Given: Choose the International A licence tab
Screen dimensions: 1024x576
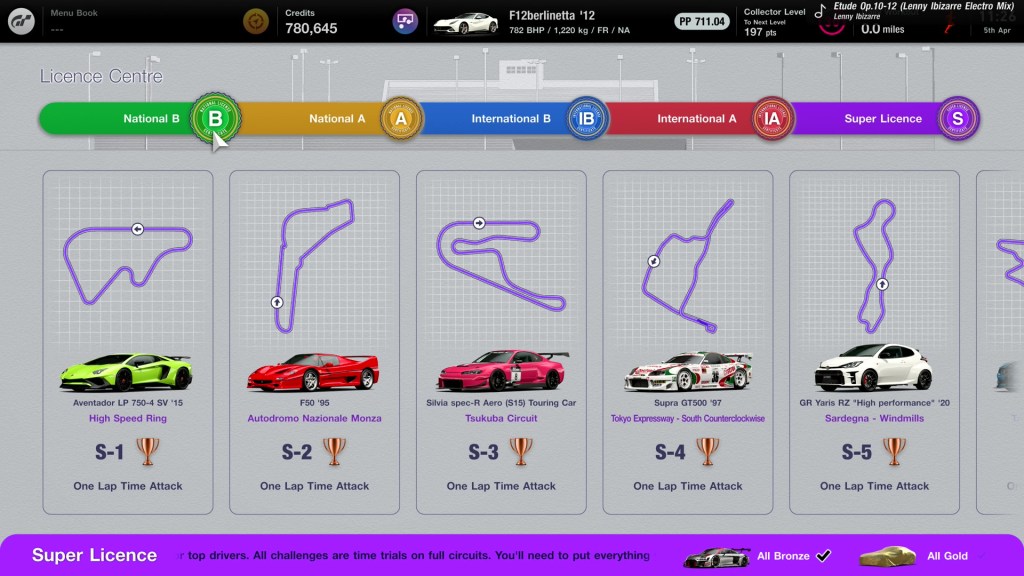Looking at the screenshot, I should tap(696, 119).
